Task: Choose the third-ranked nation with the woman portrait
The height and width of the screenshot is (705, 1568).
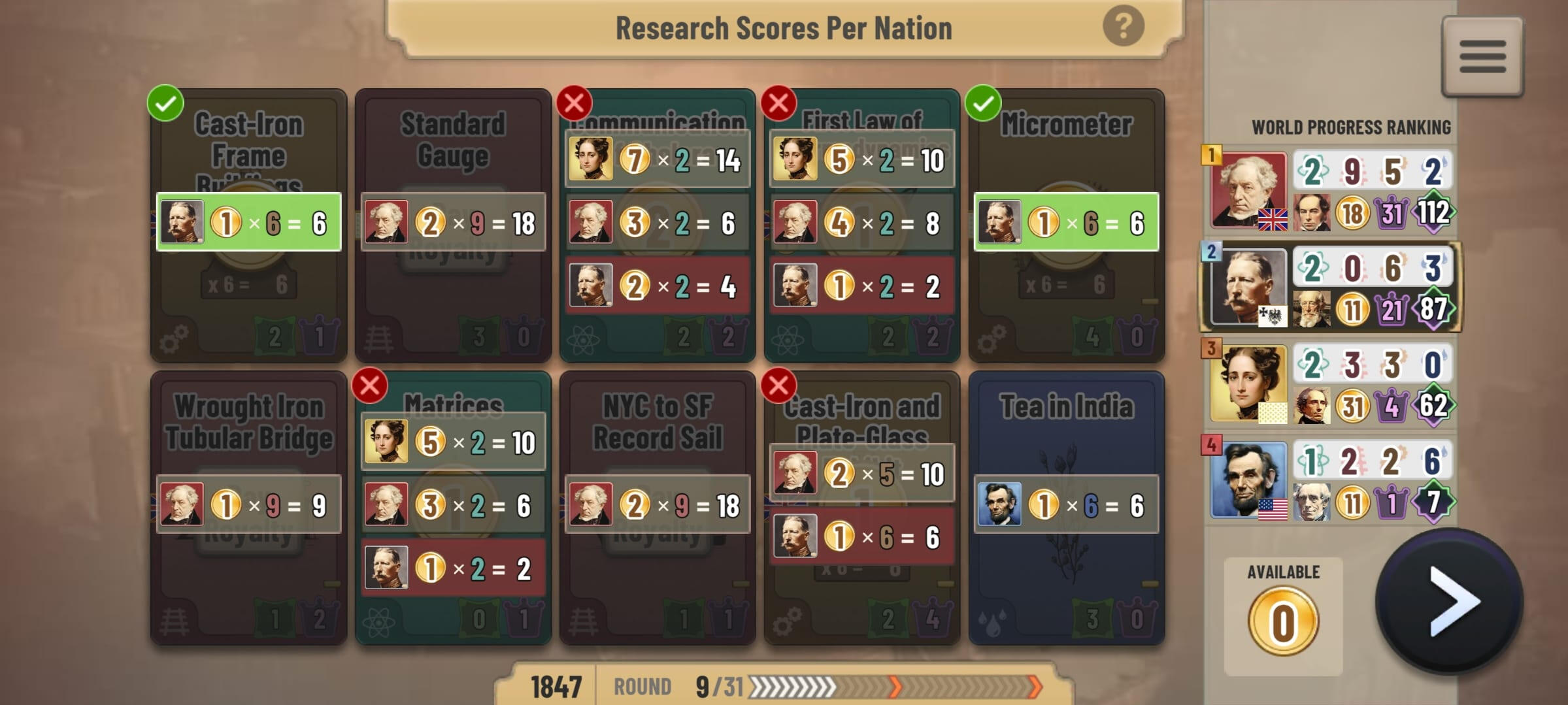Action: point(1330,384)
